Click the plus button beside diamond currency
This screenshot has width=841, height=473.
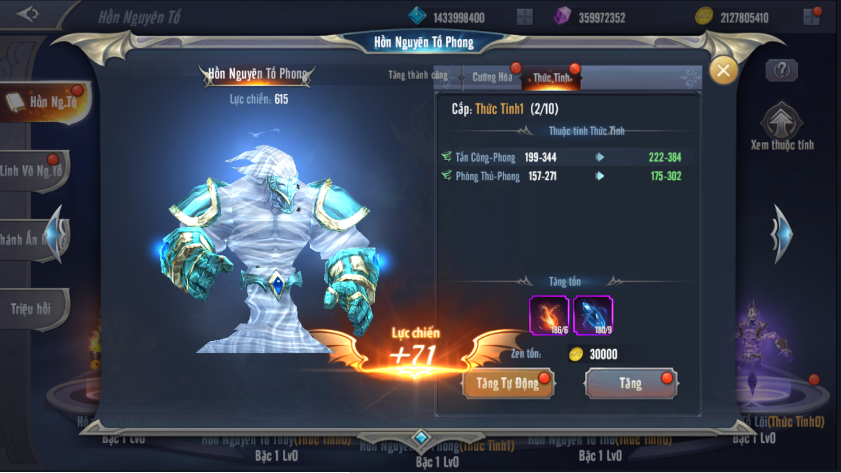point(525,17)
